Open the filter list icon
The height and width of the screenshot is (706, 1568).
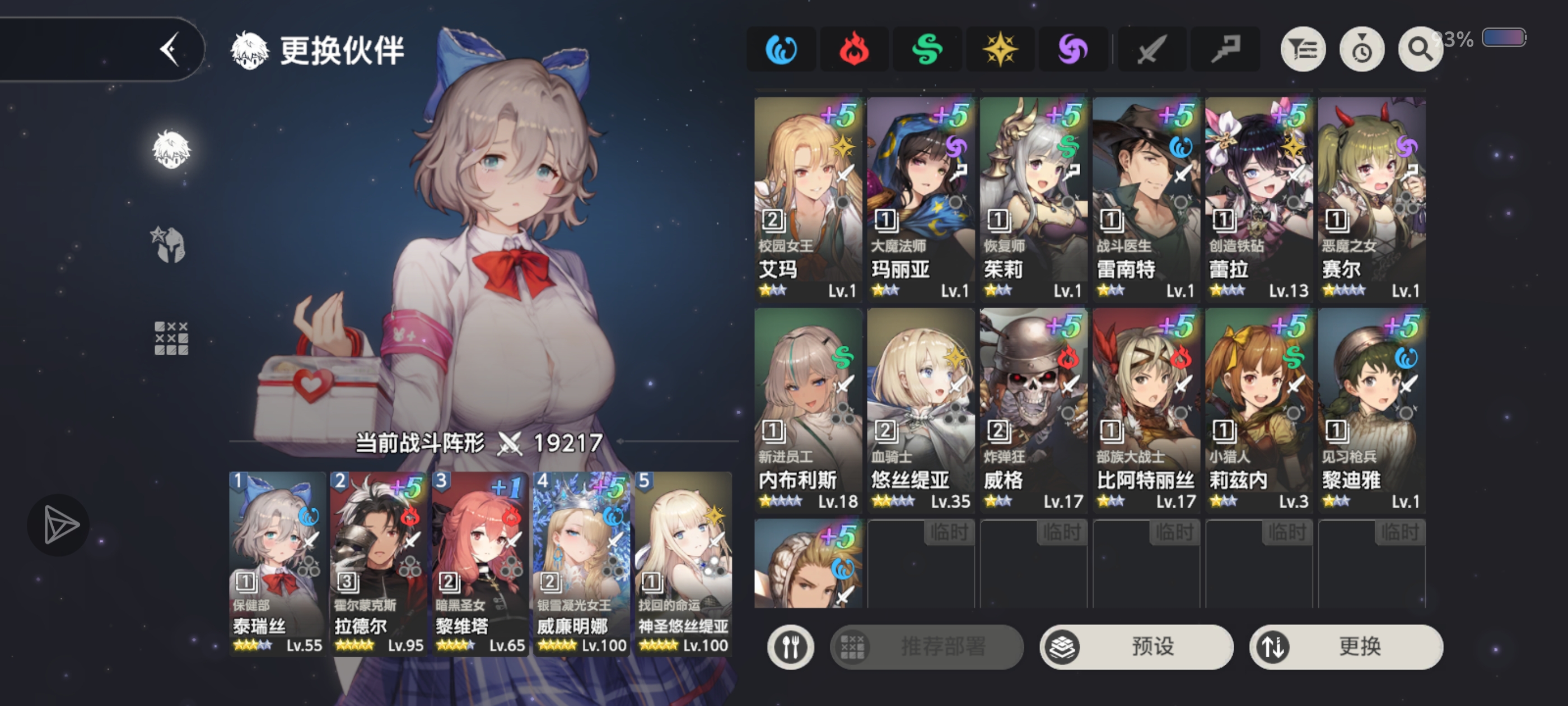(1303, 49)
